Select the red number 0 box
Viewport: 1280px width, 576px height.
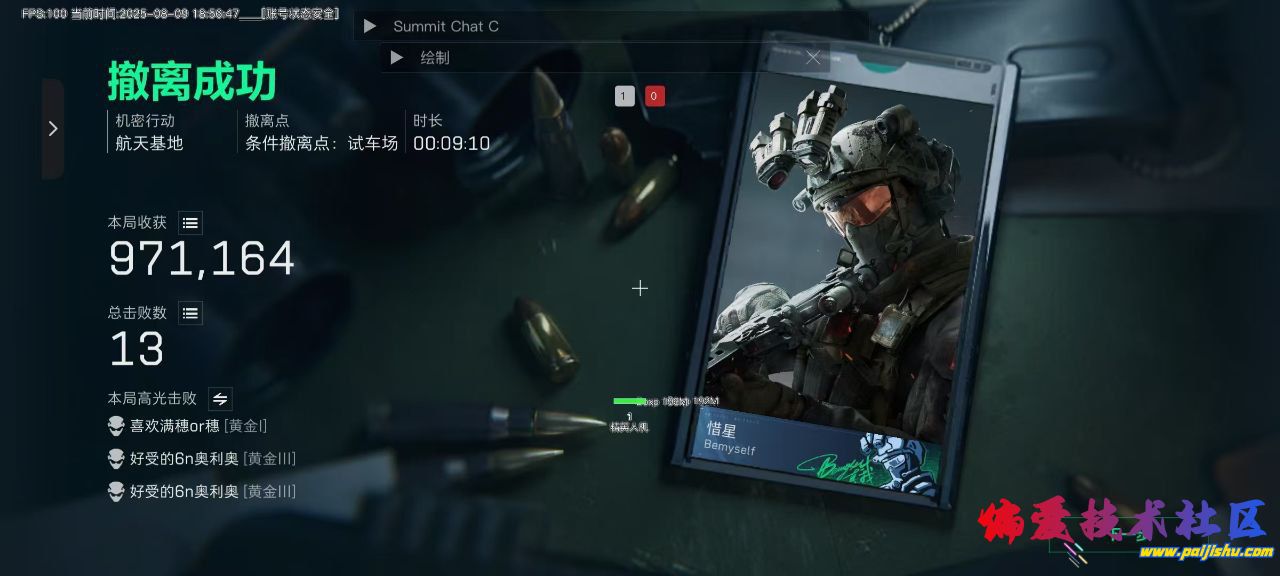pyautogui.click(x=655, y=96)
